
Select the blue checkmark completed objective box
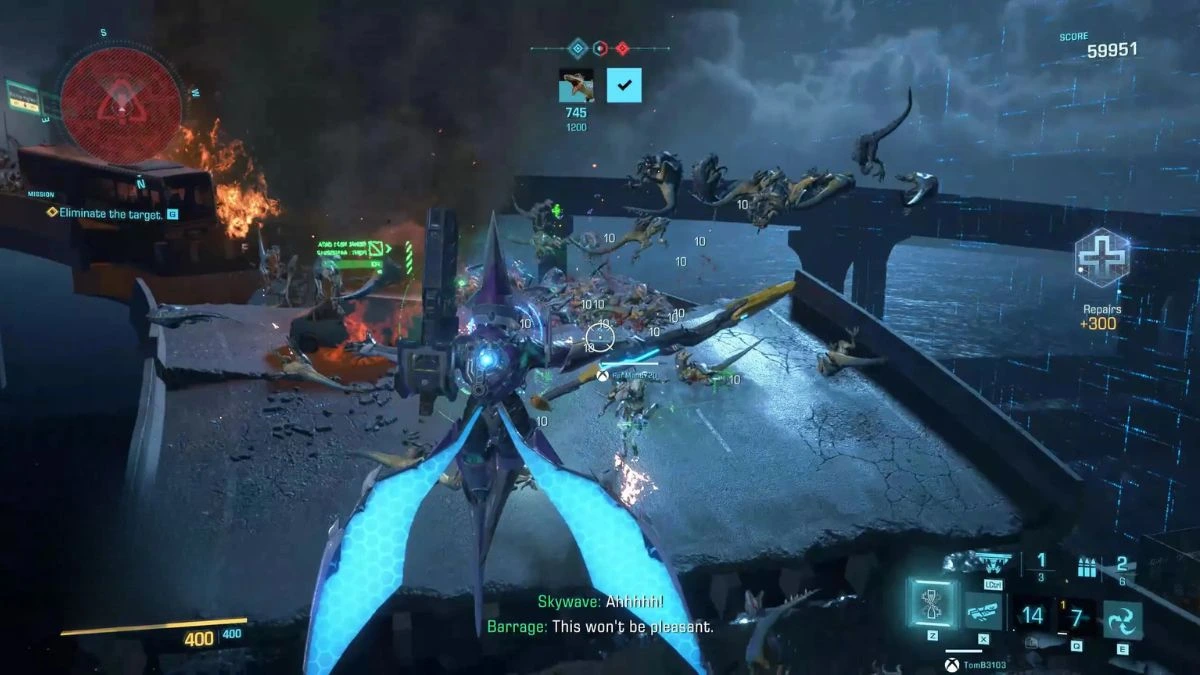coord(624,86)
